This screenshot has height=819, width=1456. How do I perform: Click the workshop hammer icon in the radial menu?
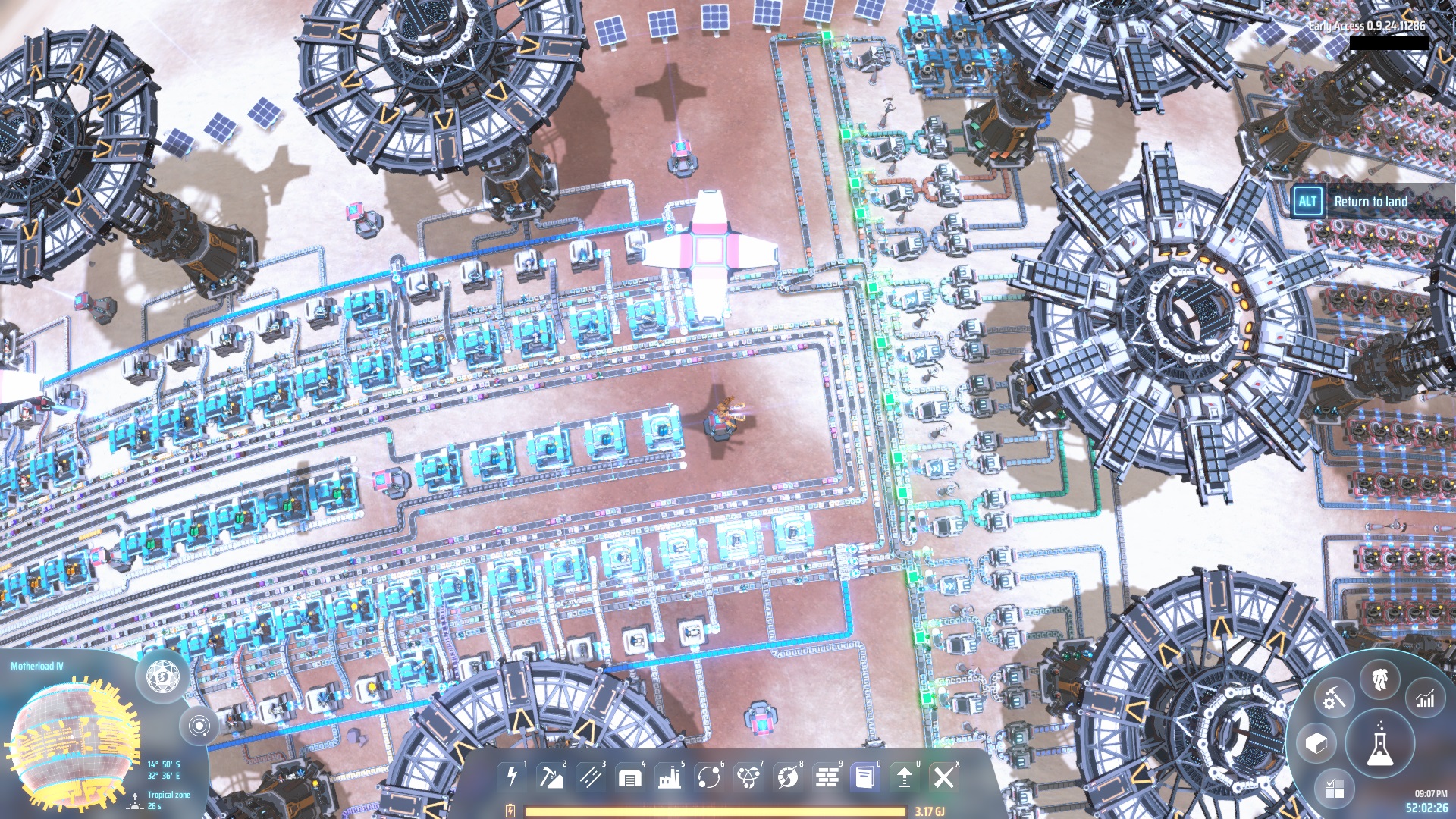(x=1334, y=697)
